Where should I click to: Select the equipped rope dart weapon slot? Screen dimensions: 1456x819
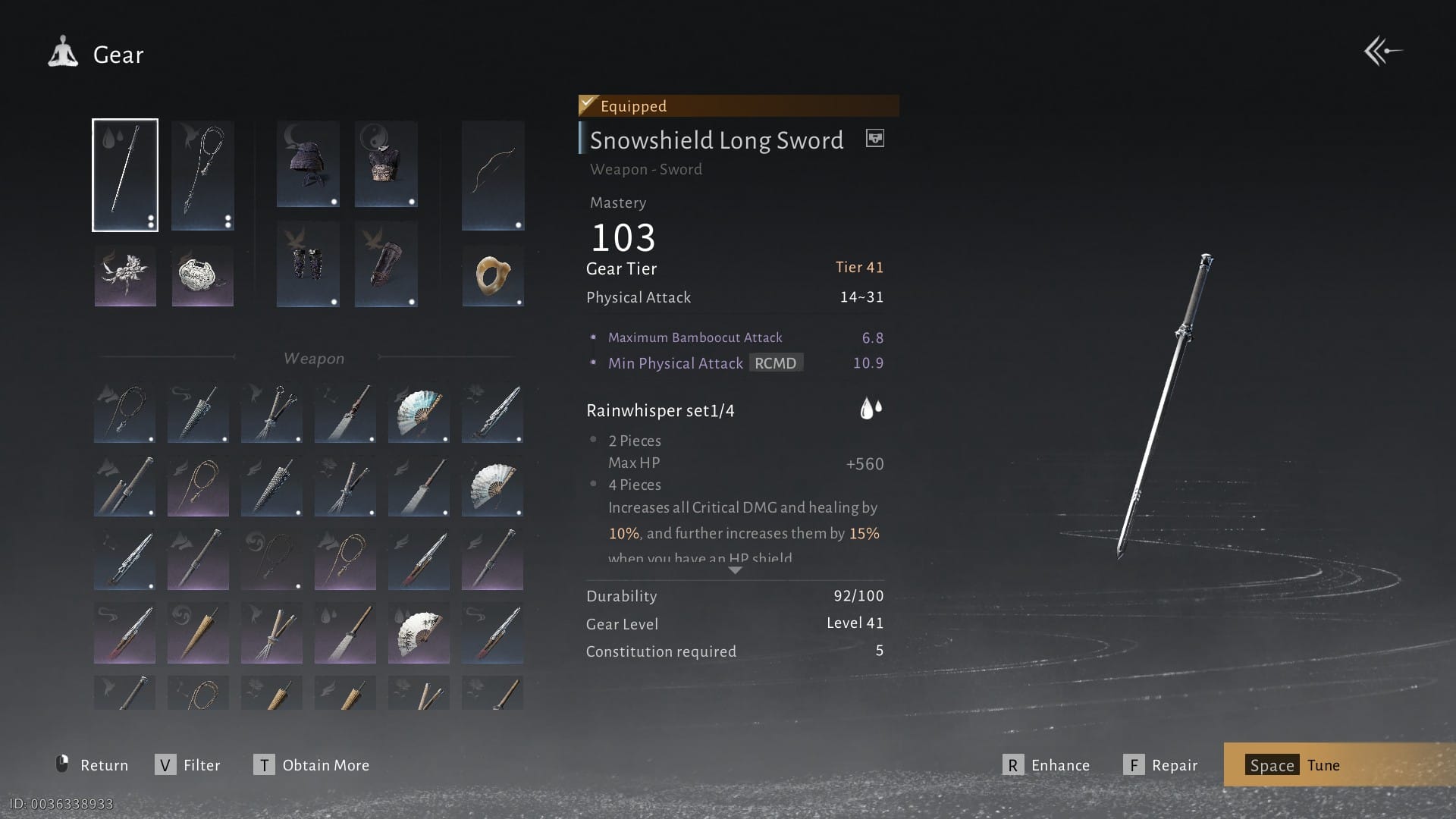click(x=202, y=175)
